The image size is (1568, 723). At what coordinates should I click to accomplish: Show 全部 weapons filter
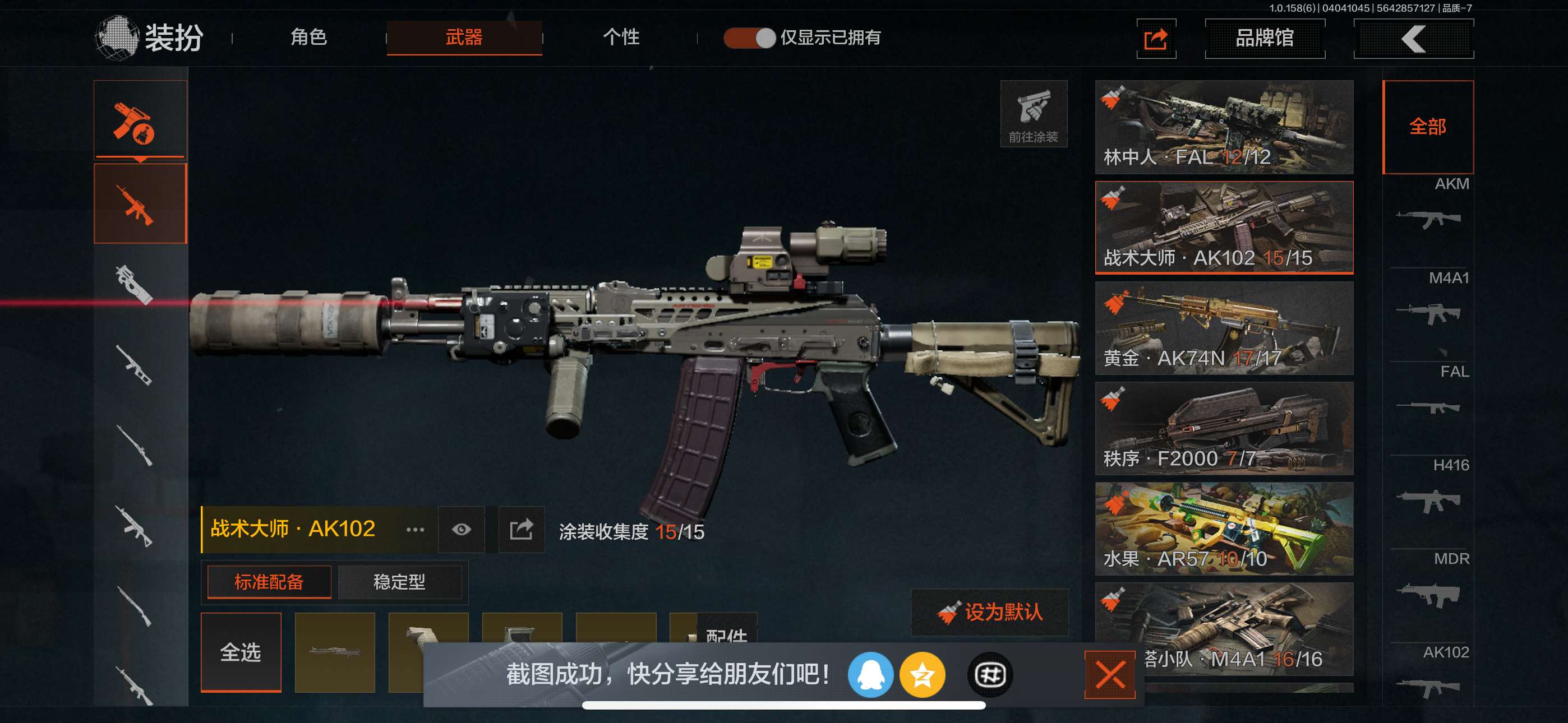tap(1427, 127)
